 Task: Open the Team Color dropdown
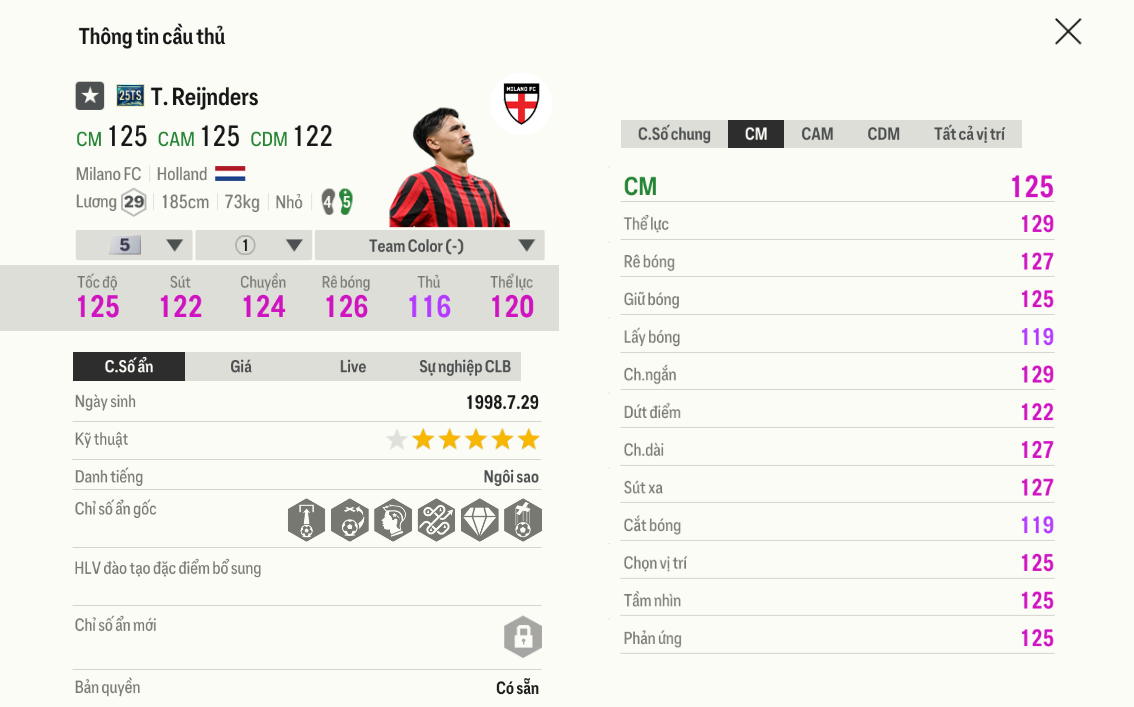(x=429, y=246)
